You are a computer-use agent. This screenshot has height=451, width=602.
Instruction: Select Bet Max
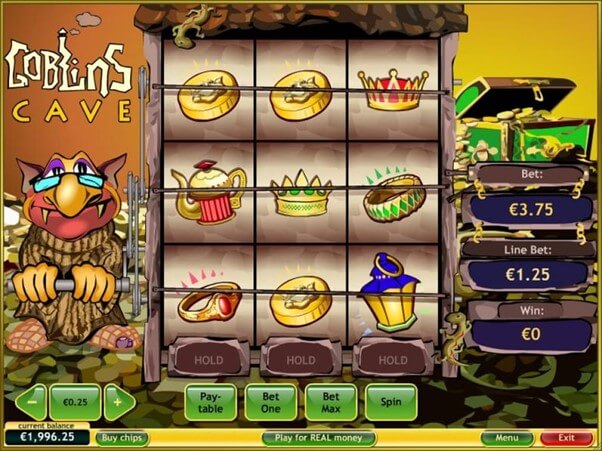[x=330, y=402]
